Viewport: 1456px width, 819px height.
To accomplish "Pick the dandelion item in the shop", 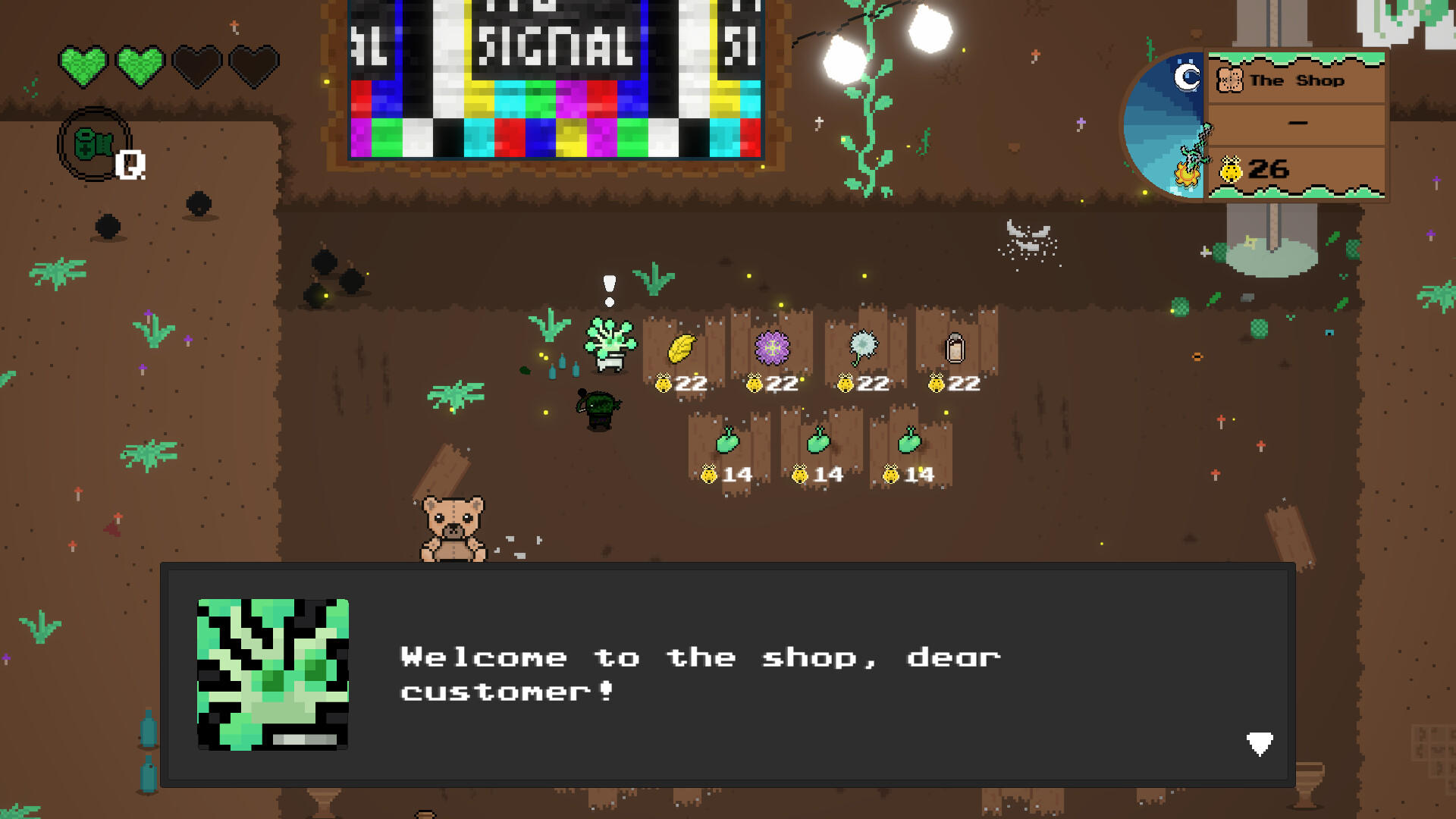I will [x=863, y=347].
